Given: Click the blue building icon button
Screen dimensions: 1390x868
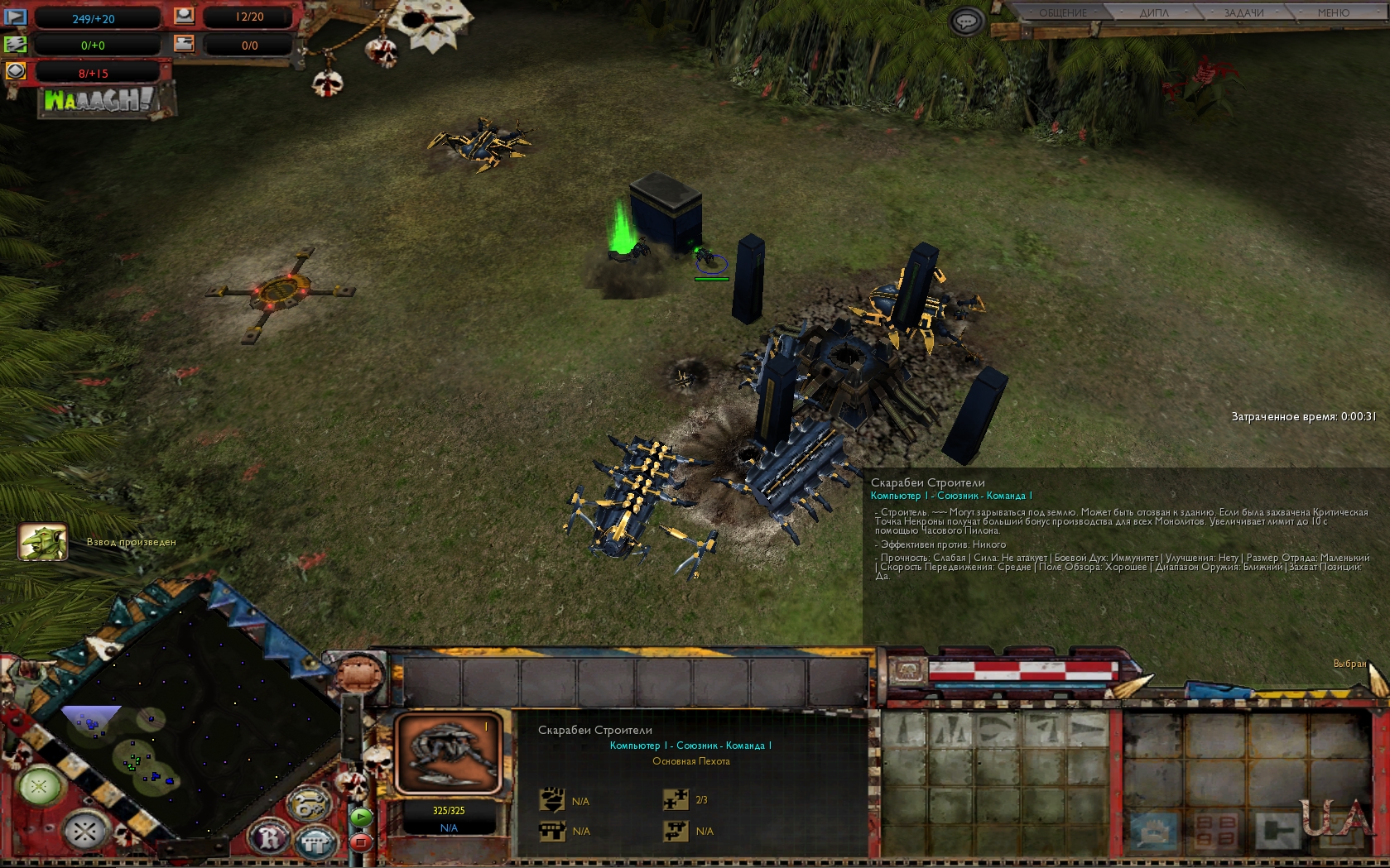Looking at the screenshot, I should coord(316,842).
